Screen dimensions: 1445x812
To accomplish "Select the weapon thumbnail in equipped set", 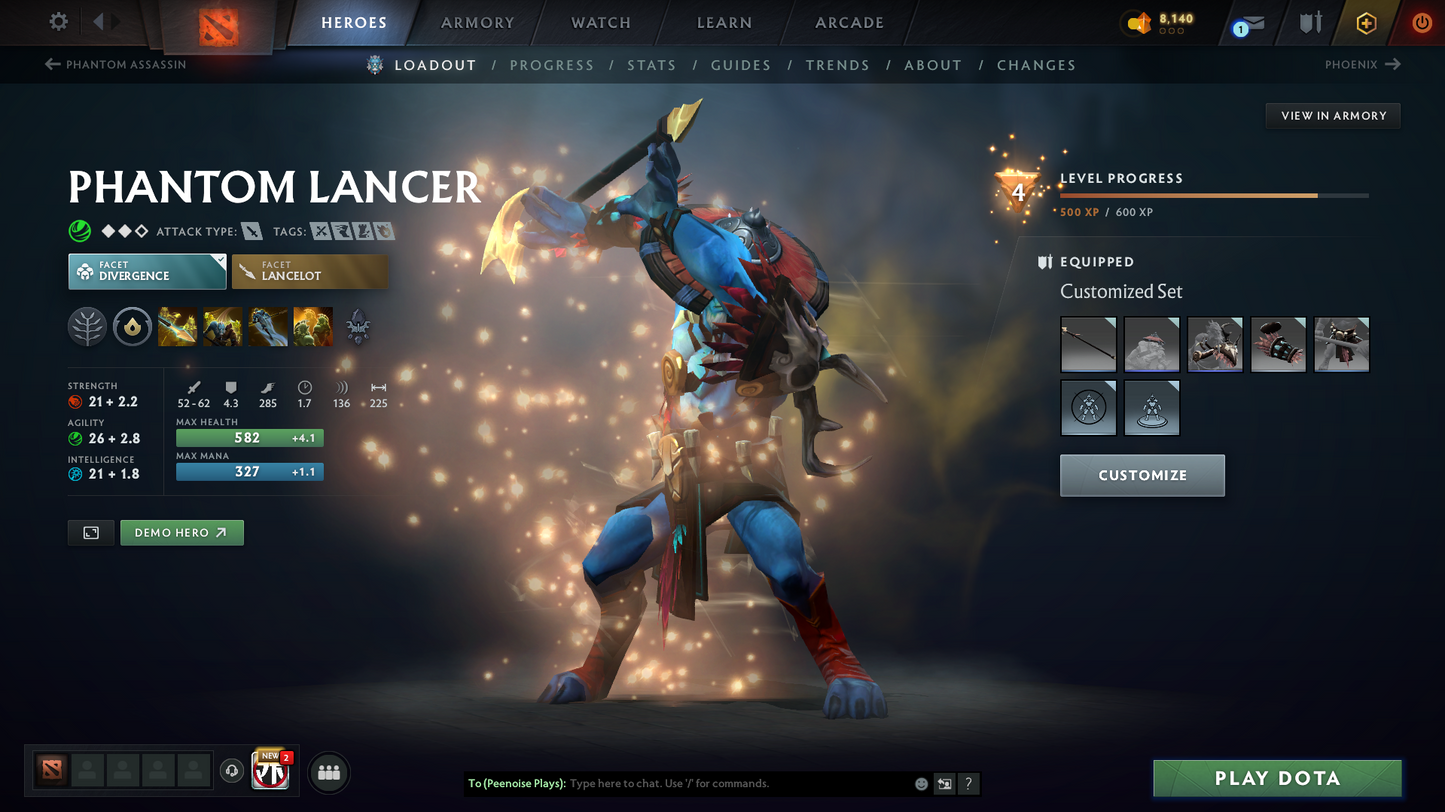I will (1088, 343).
